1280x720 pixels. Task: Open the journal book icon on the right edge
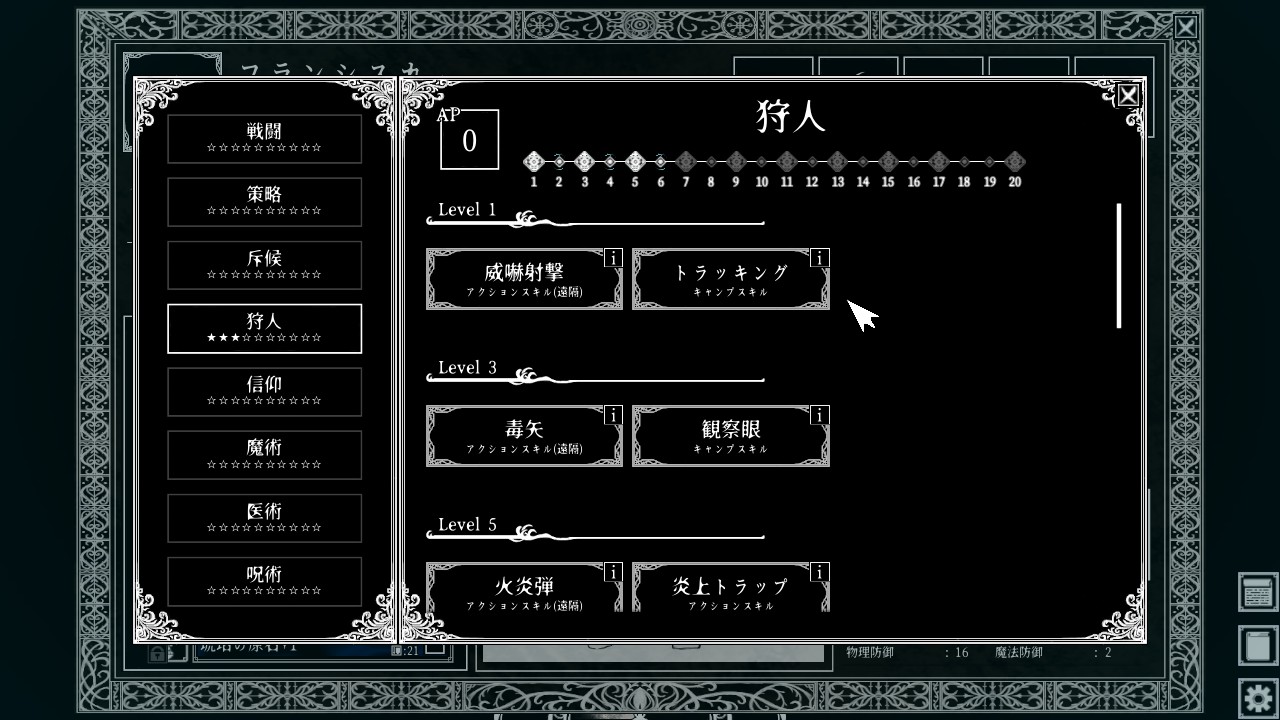tap(1258, 645)
